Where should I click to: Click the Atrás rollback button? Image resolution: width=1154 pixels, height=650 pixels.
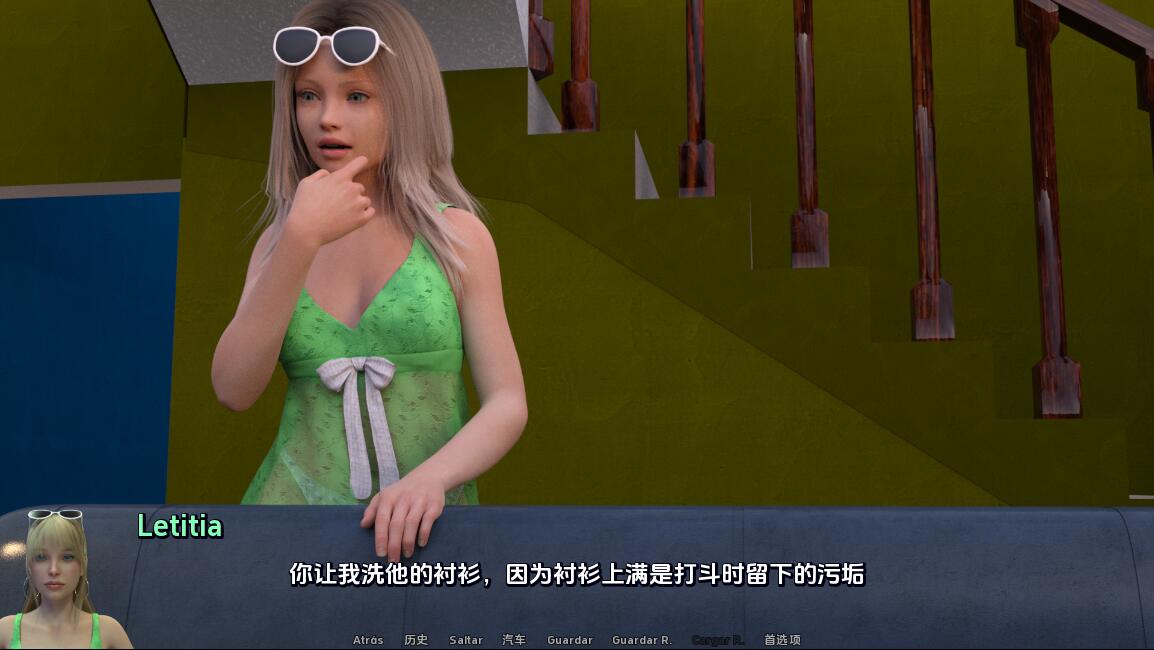pos(368,640)
